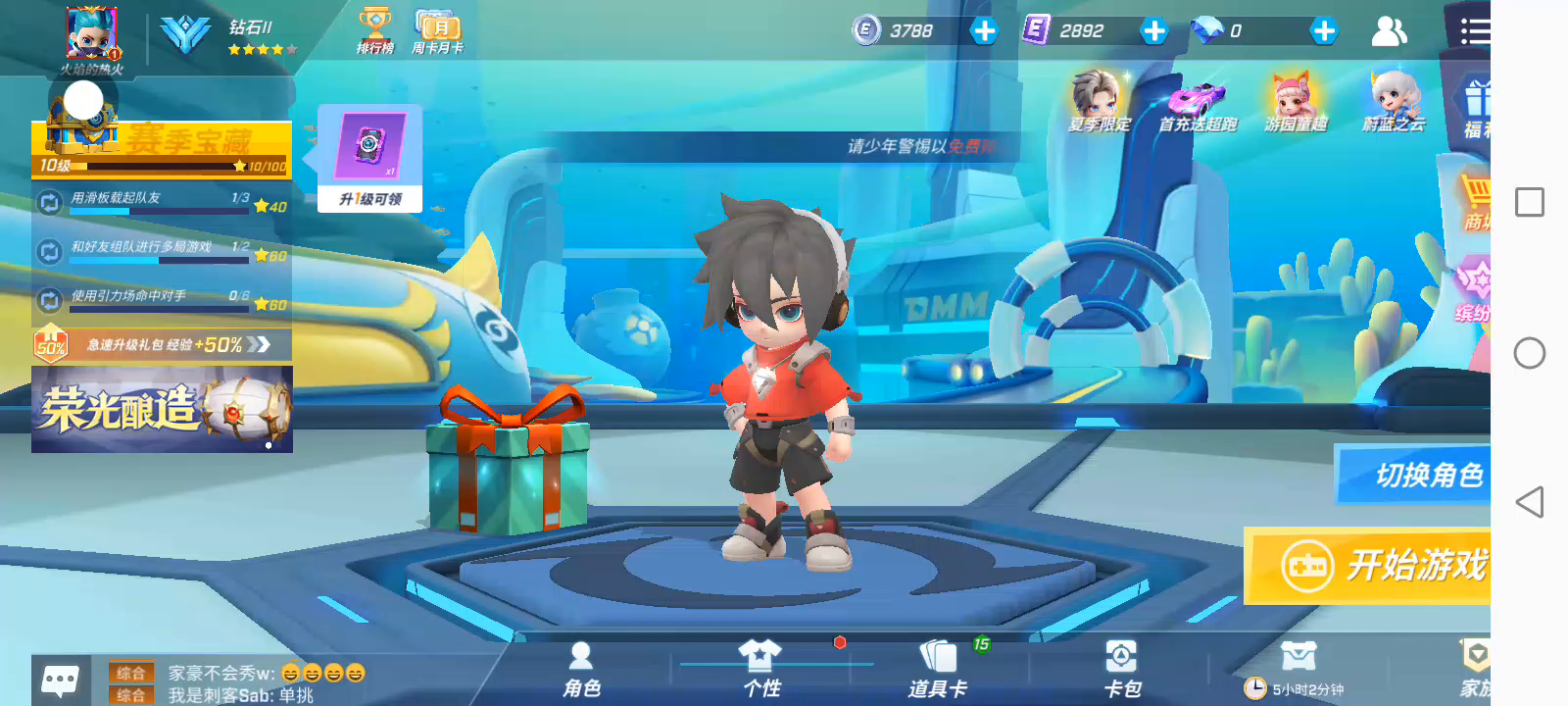Open the 道具卡 item cards tab
The image size is (1568, 706).
pyautogui.click(x=938, y=670)
